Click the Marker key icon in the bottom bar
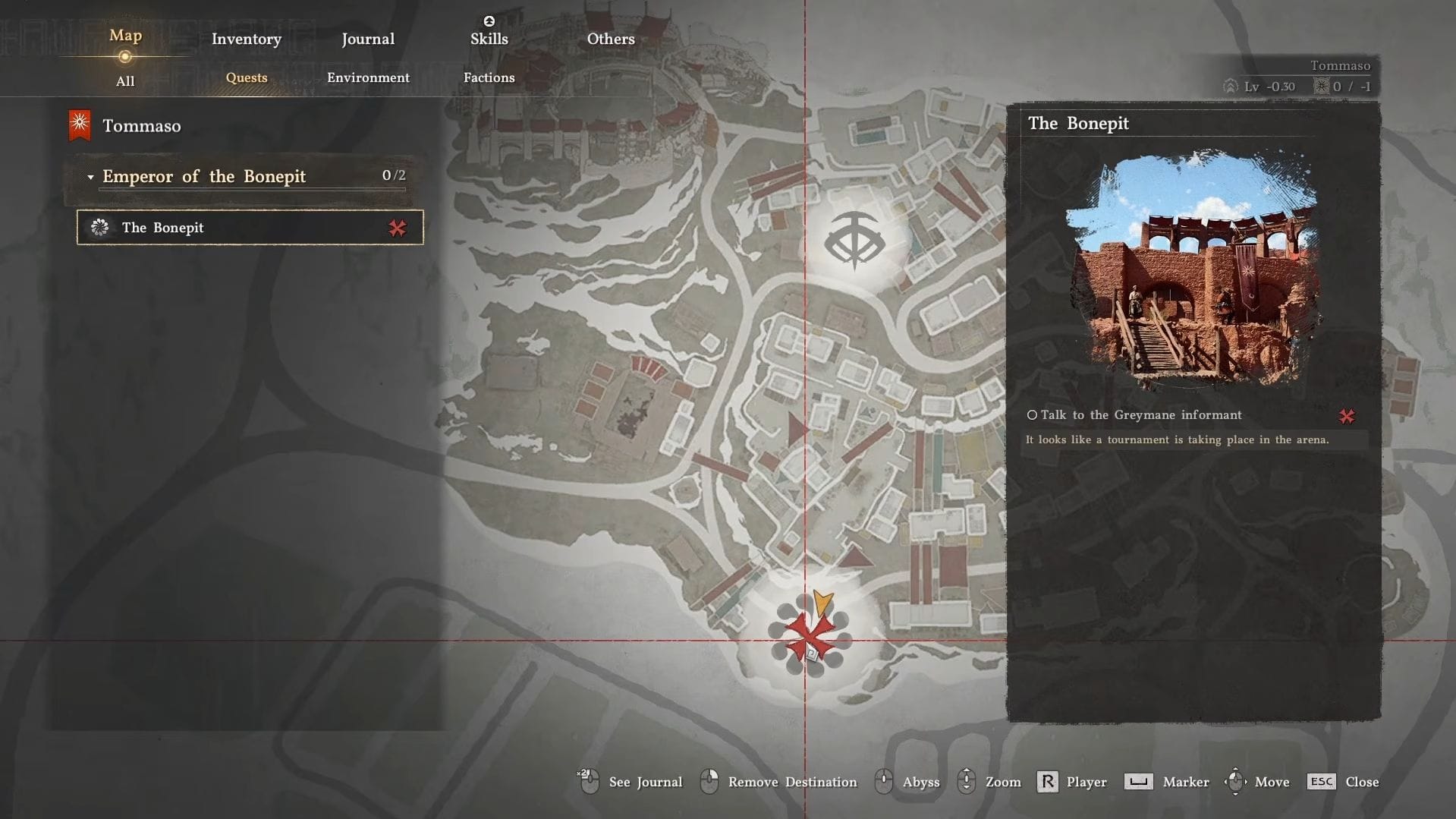This screenshot has width=1456, height=819. (1137, 781)
